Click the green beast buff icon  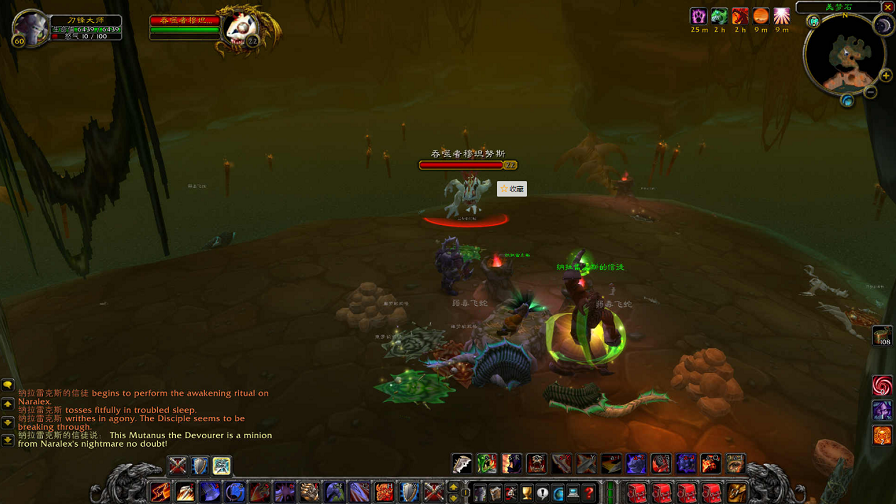[719, 16]
